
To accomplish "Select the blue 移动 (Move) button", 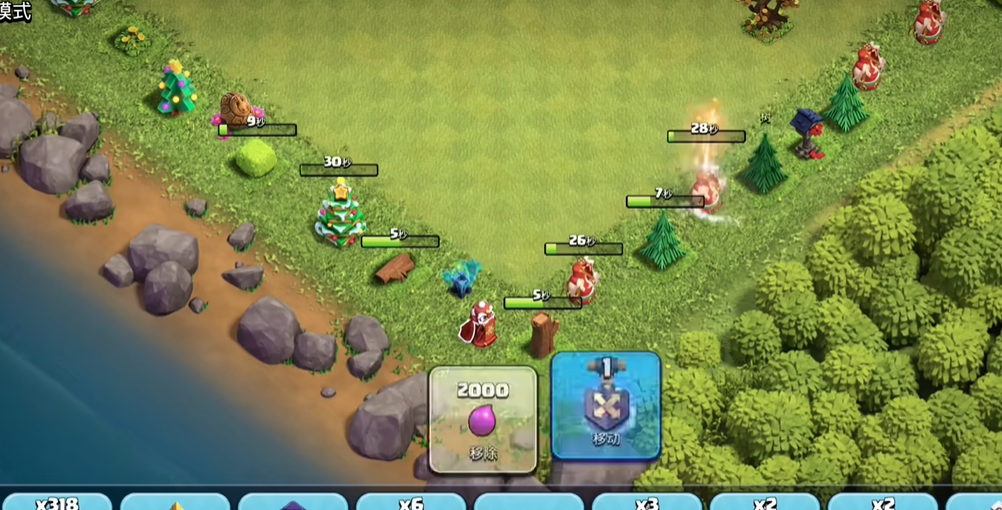I will pos(605,405).
